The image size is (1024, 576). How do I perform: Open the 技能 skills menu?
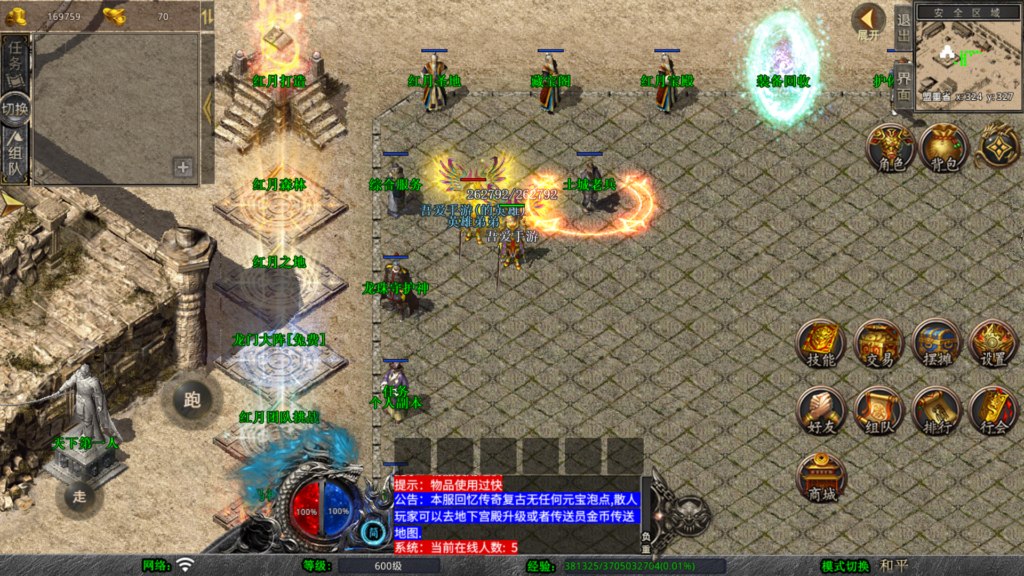[x=821, y=345]
